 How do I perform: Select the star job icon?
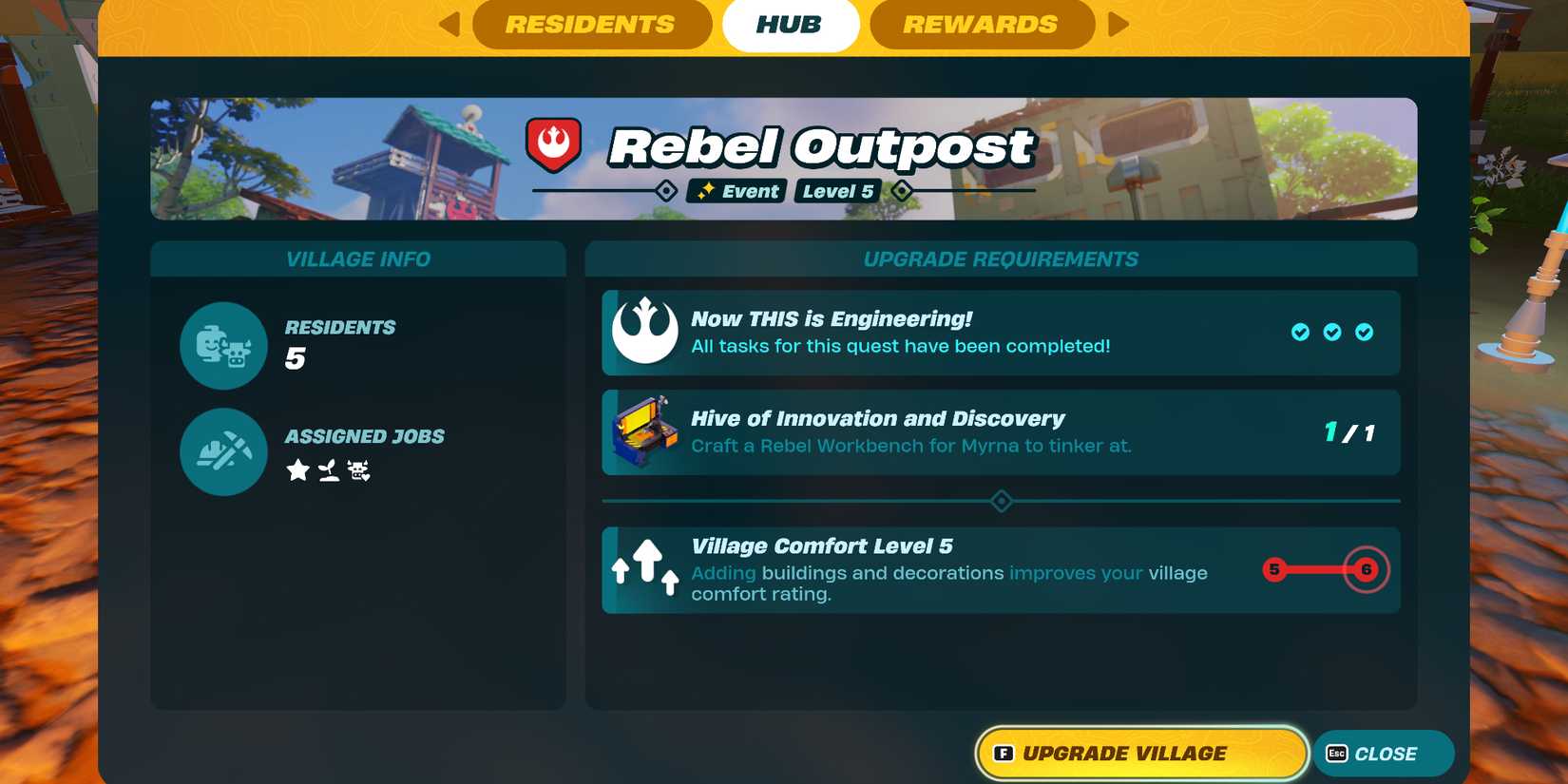coord(296,470)
